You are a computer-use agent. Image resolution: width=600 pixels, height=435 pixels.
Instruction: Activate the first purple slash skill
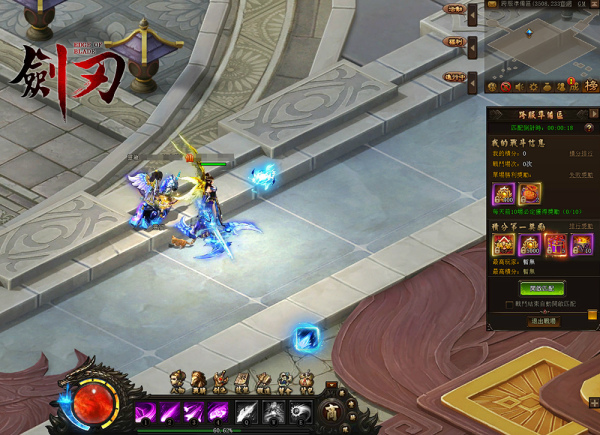[145, 411]
